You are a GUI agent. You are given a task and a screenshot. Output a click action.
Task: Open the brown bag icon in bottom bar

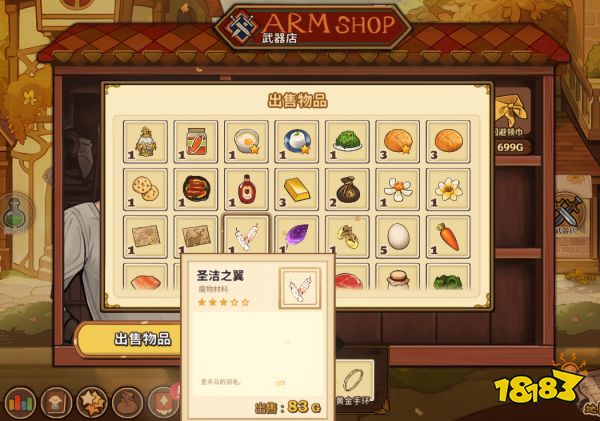pos(128,402)
